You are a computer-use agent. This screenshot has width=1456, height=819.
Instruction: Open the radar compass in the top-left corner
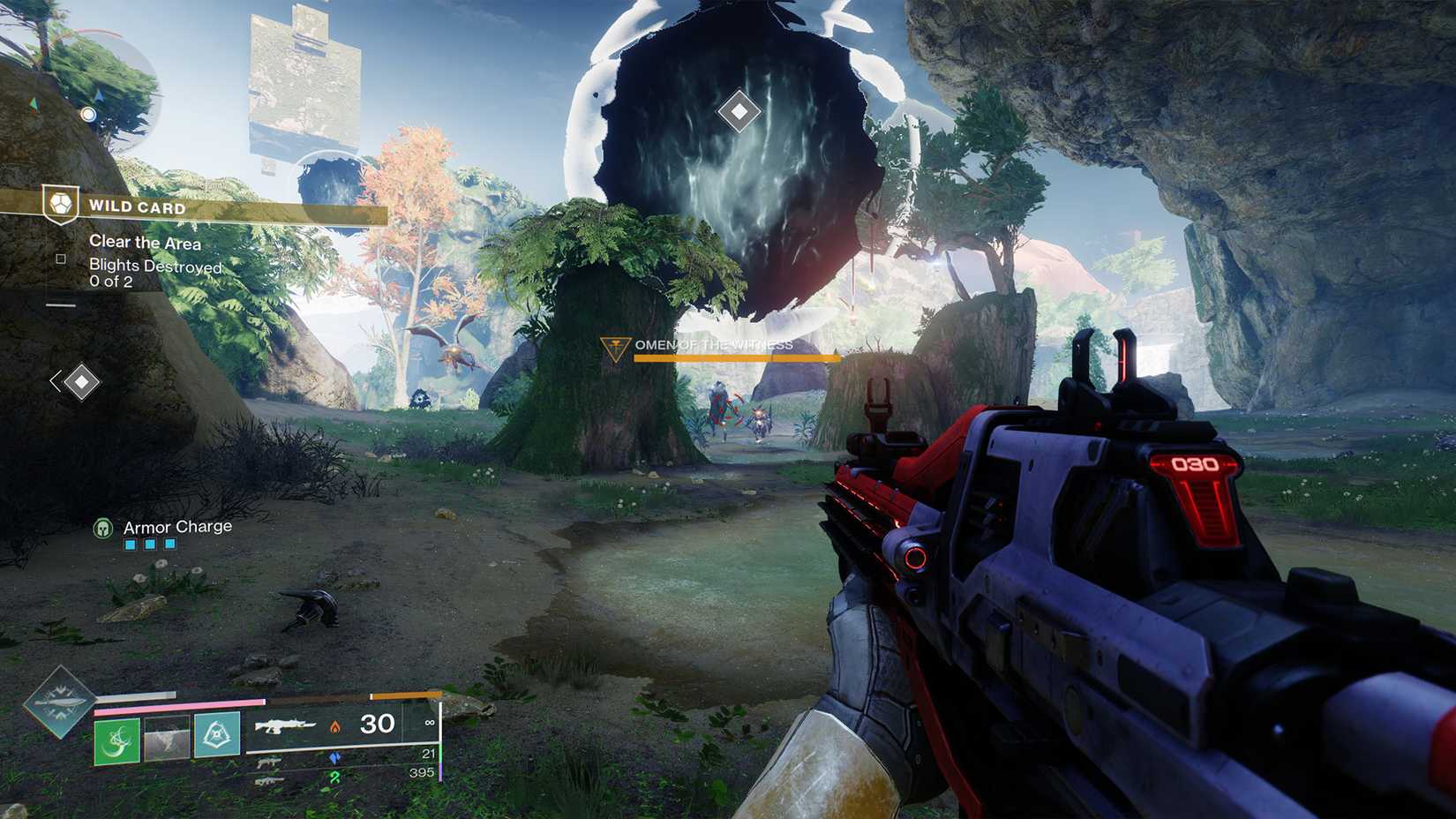pyautogui.click(x=88, y=113)
